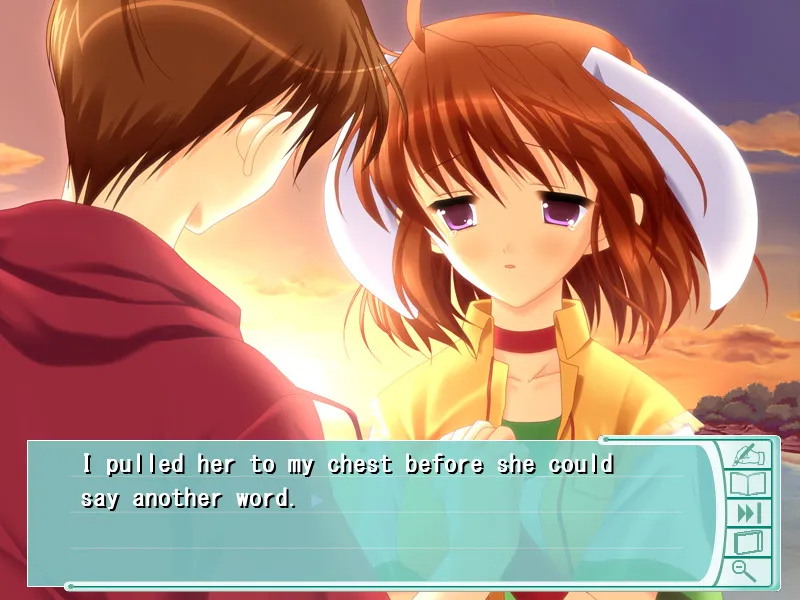Screen dimensions: 800x600
Task: Open the closed-book backlog icon
Action: [747, 542]
